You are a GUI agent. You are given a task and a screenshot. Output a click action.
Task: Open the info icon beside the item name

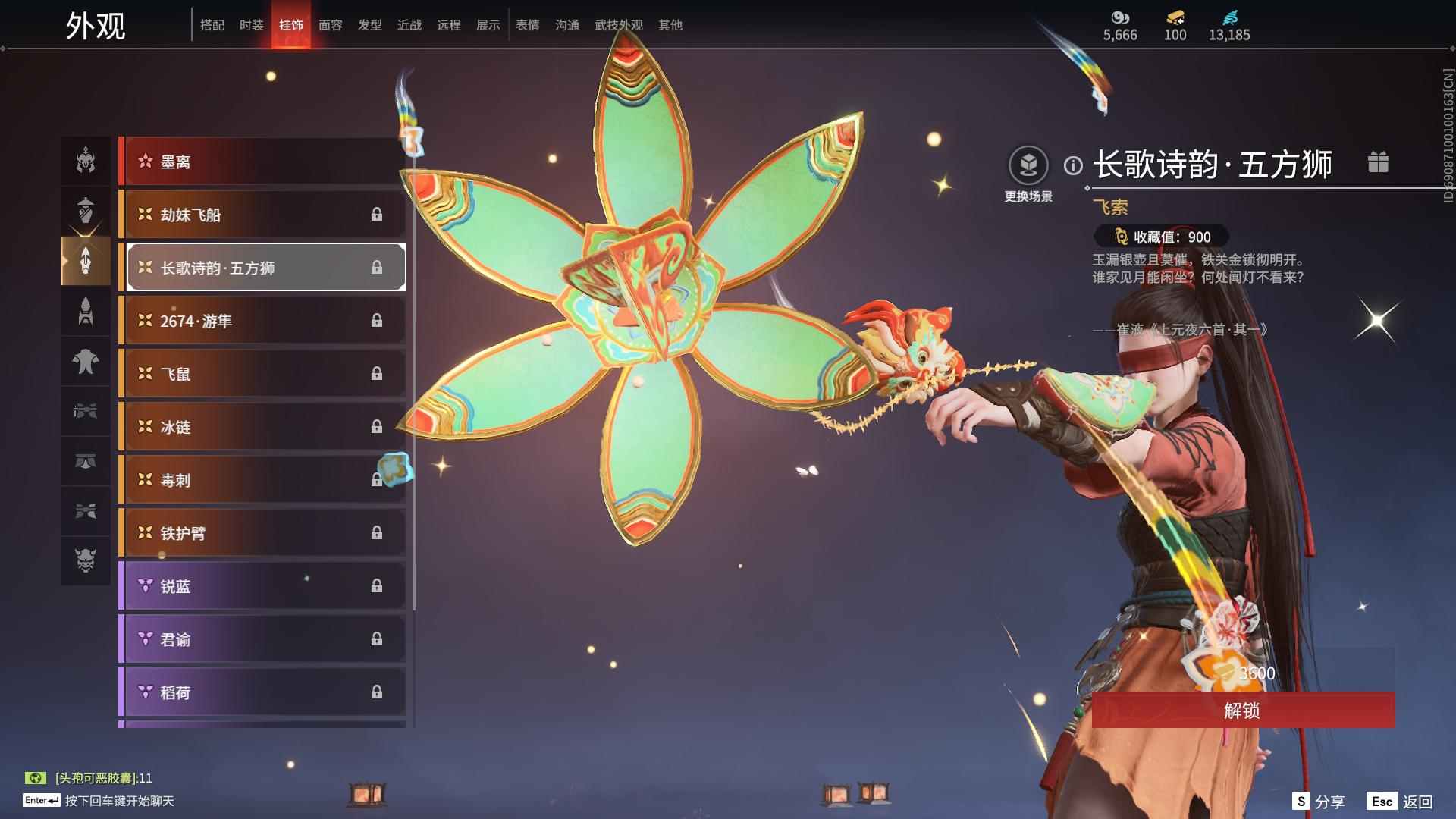click(1073, 165)
